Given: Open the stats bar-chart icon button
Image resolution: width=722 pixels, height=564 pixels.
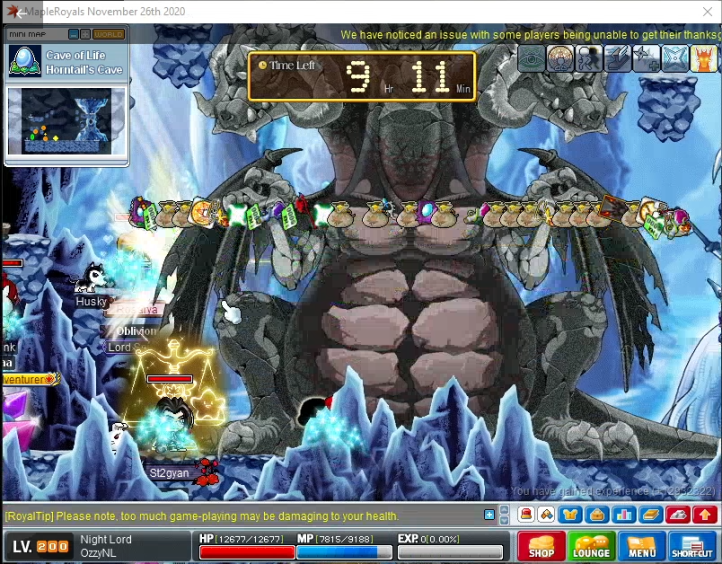Looking at the screenshot, I should (624, 515).
